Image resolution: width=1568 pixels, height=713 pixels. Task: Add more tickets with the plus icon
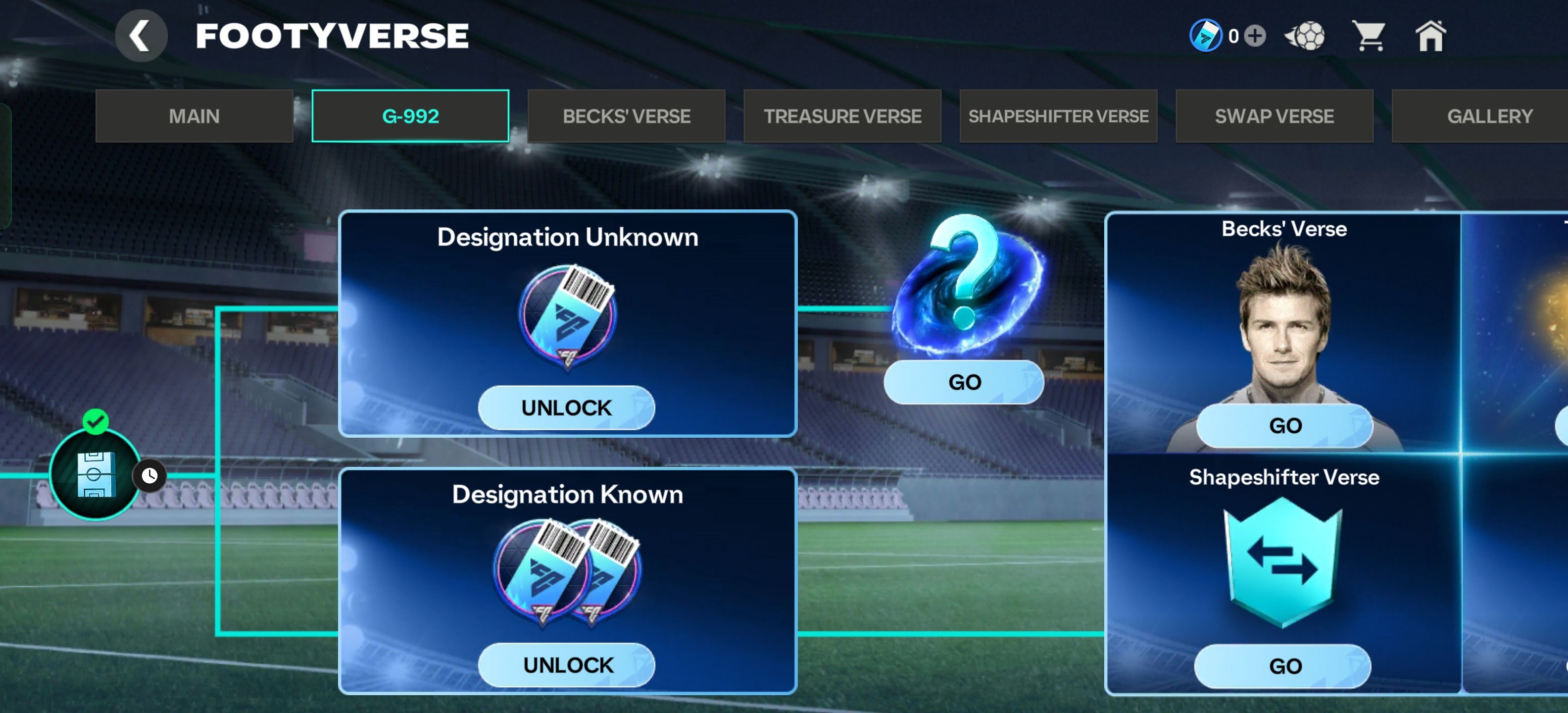[x=1255, y=36]
